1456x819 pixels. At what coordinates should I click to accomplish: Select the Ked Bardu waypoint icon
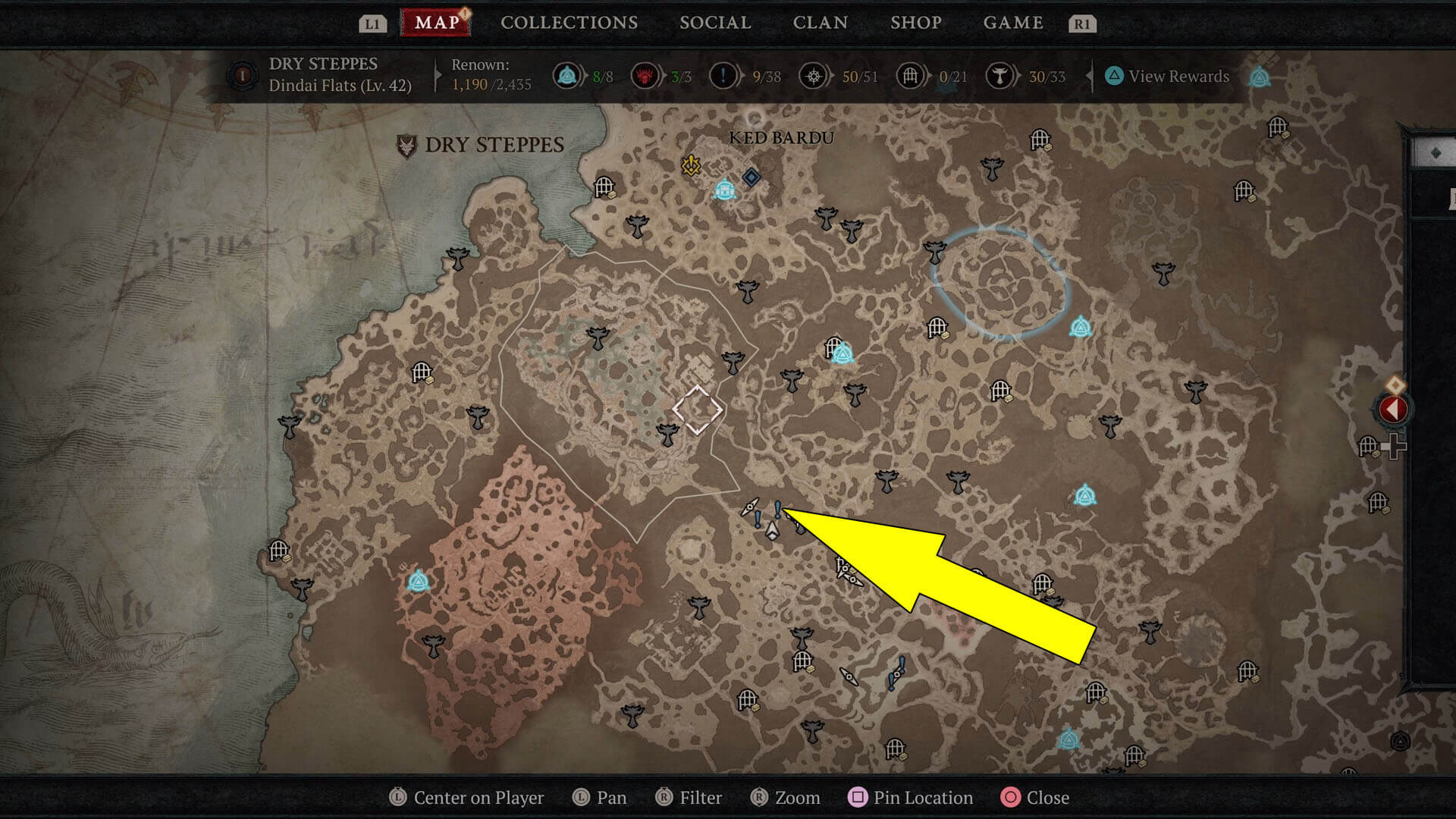tap(726, 189)
